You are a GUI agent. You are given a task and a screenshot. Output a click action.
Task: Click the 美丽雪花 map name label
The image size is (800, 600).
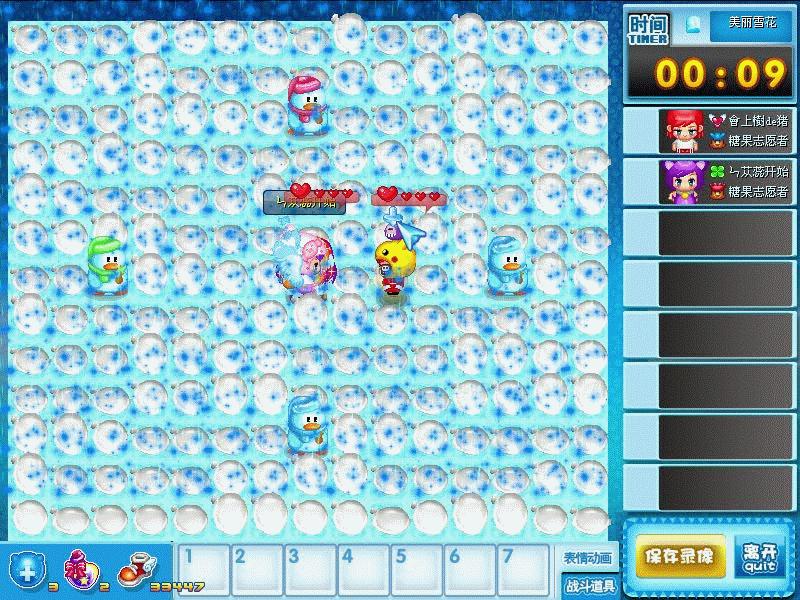click(751, 22)
